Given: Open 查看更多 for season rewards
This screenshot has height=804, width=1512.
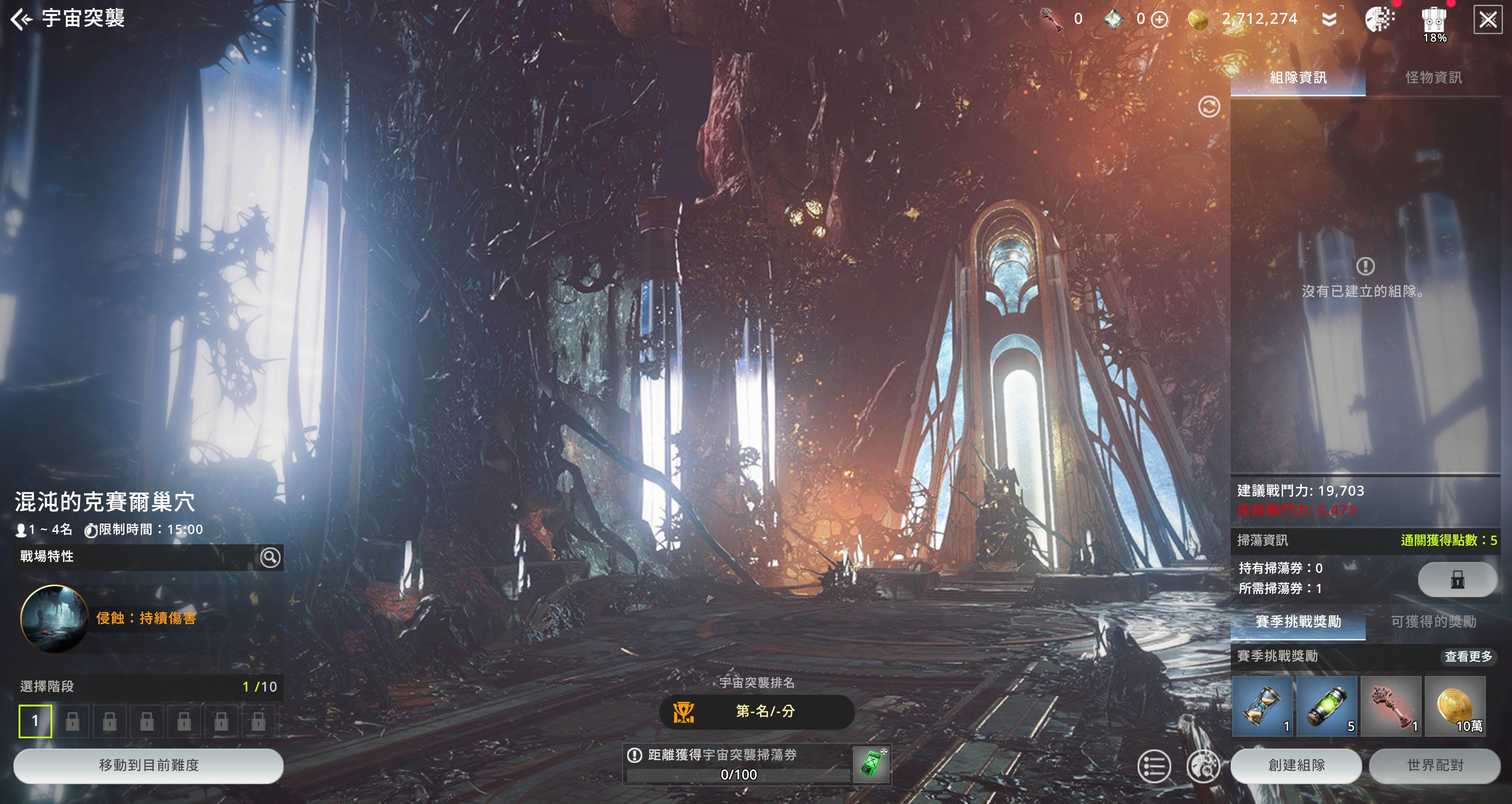Looking at the screenshot, I should (x=1468, y=656).
